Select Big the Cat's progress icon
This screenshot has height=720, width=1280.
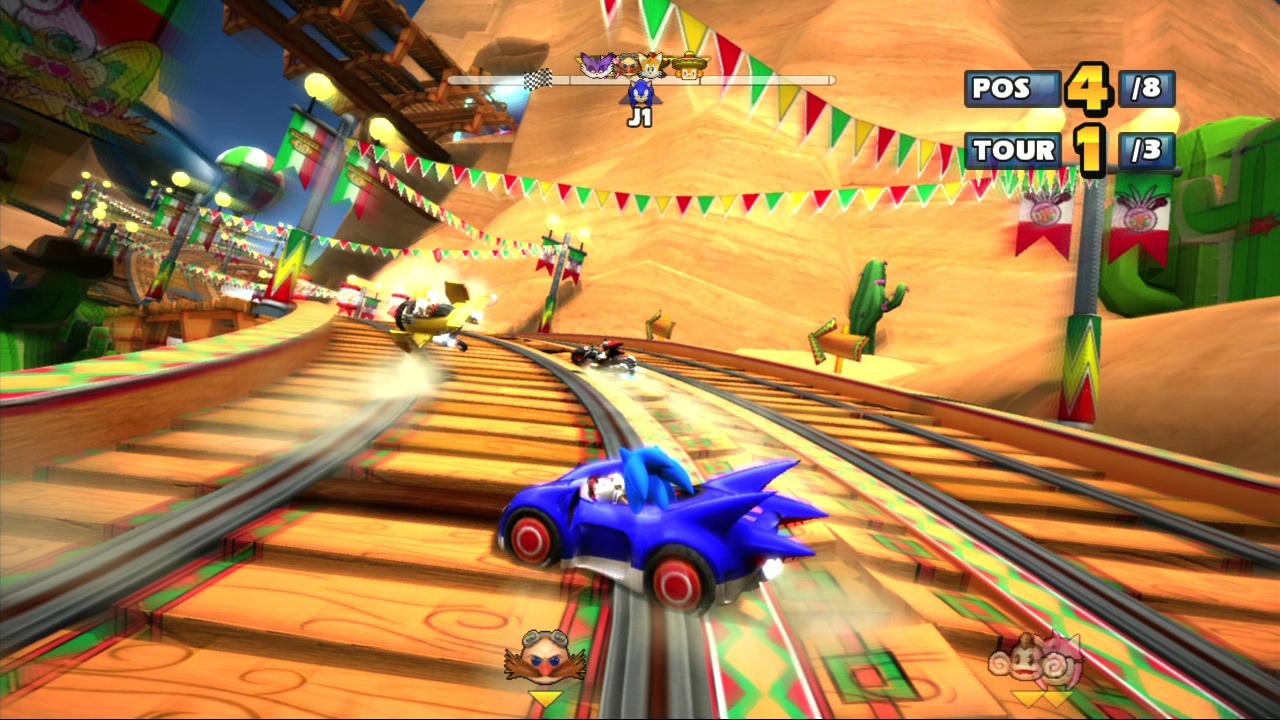coord(597,66)
